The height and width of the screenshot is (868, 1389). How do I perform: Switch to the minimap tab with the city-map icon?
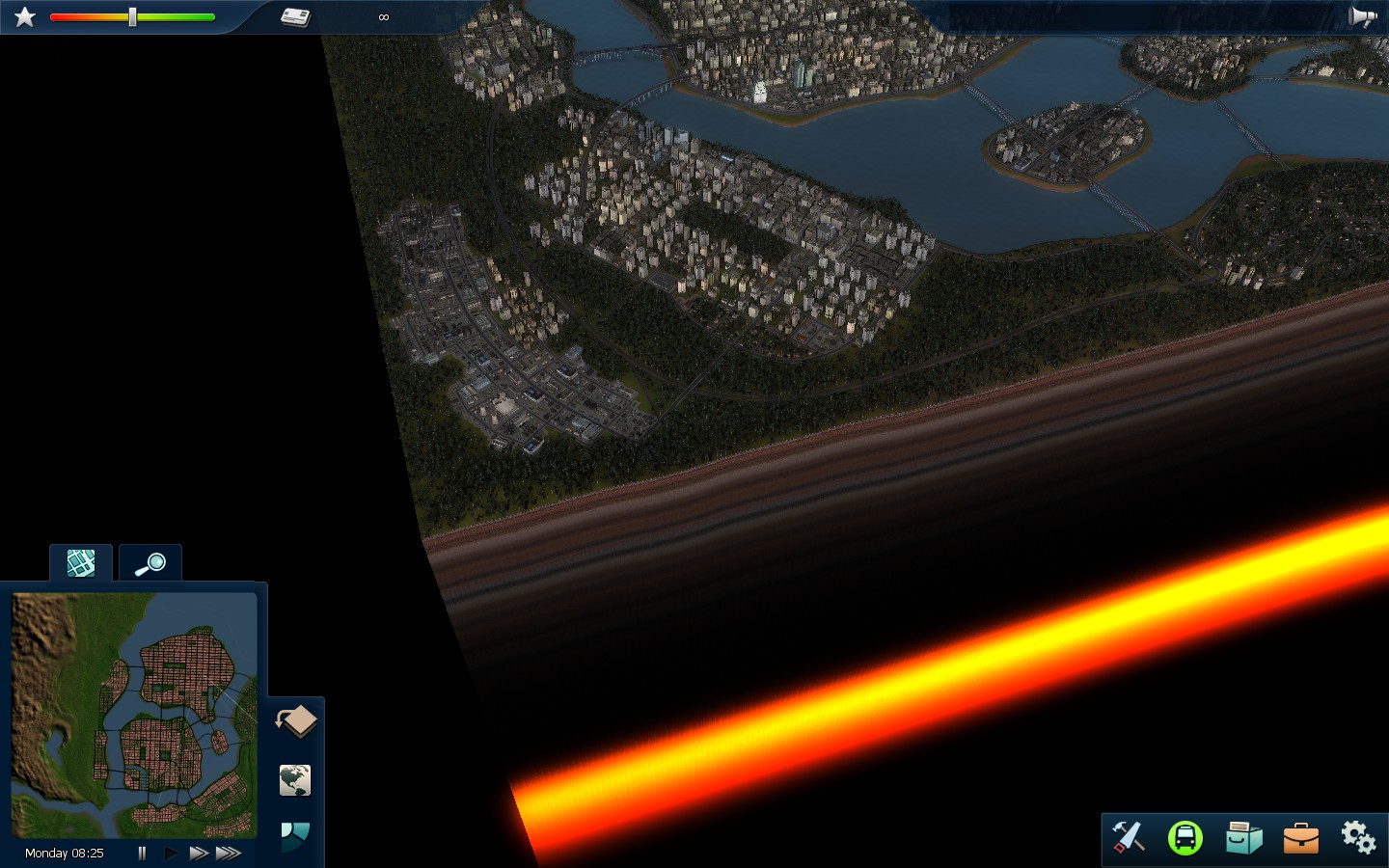click(80, 562)
